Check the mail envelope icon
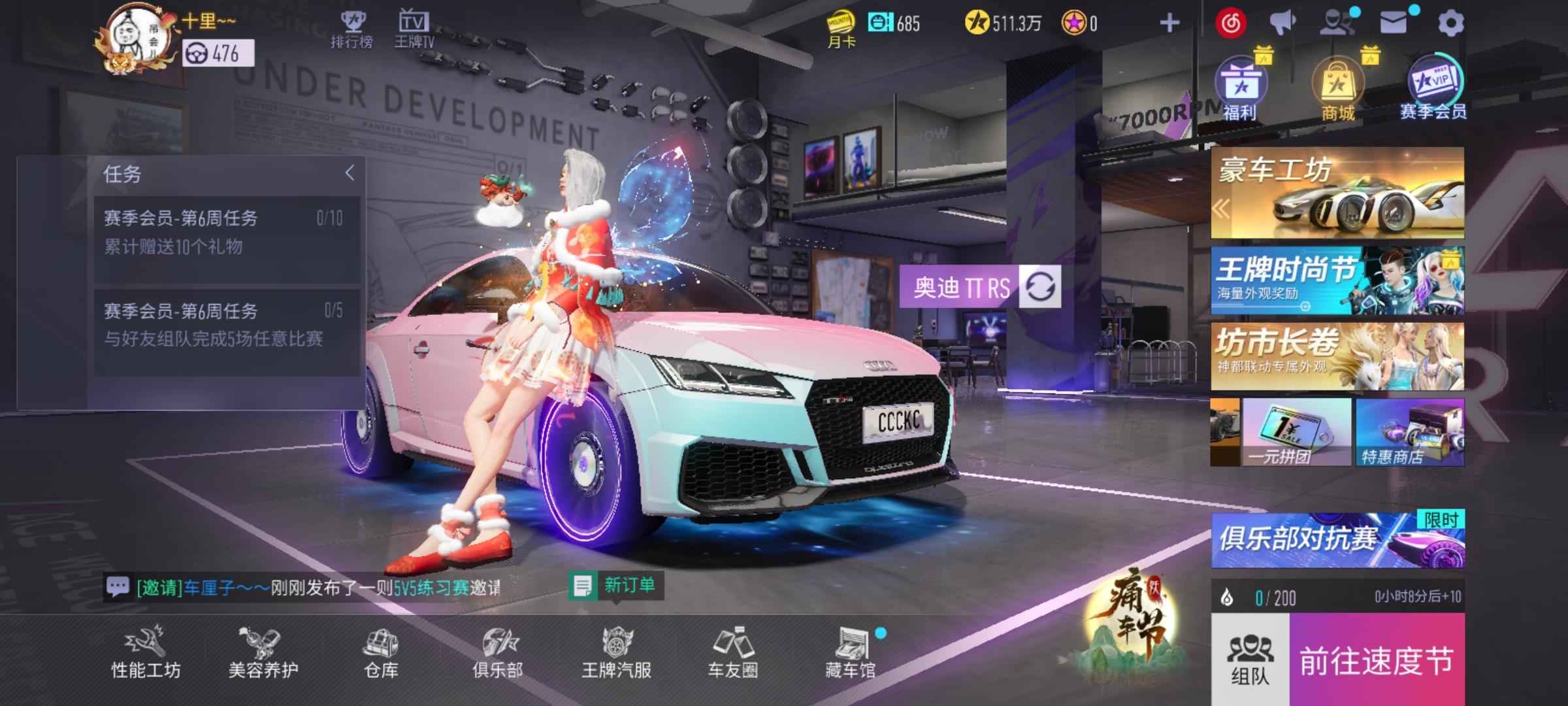Image resolution: width=1568 pixels, height=706 pixels. pyautogui.click(x=1394, y=24)
